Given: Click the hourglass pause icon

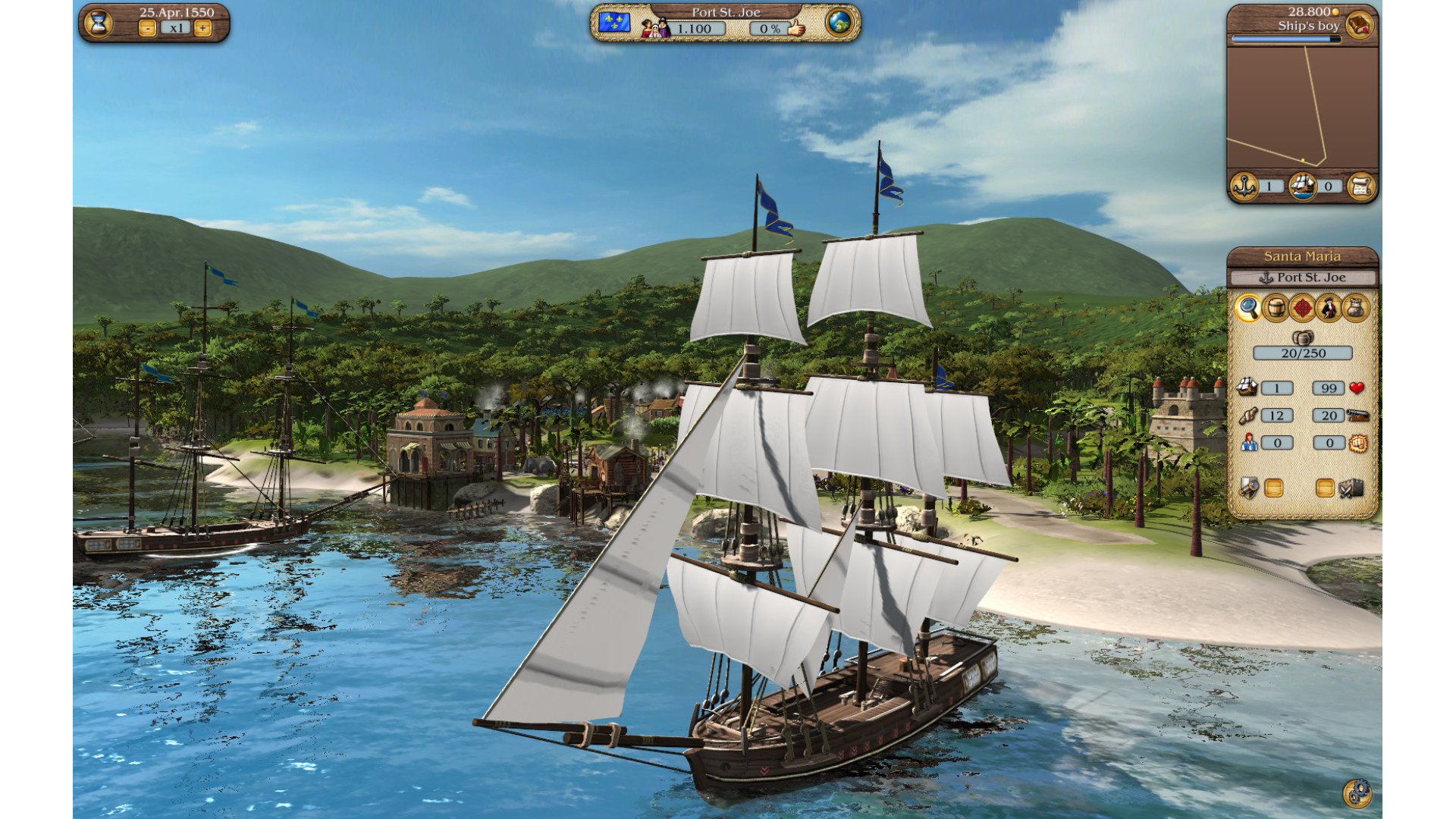Looking at the screenshot, I should (x=99, y=23).
